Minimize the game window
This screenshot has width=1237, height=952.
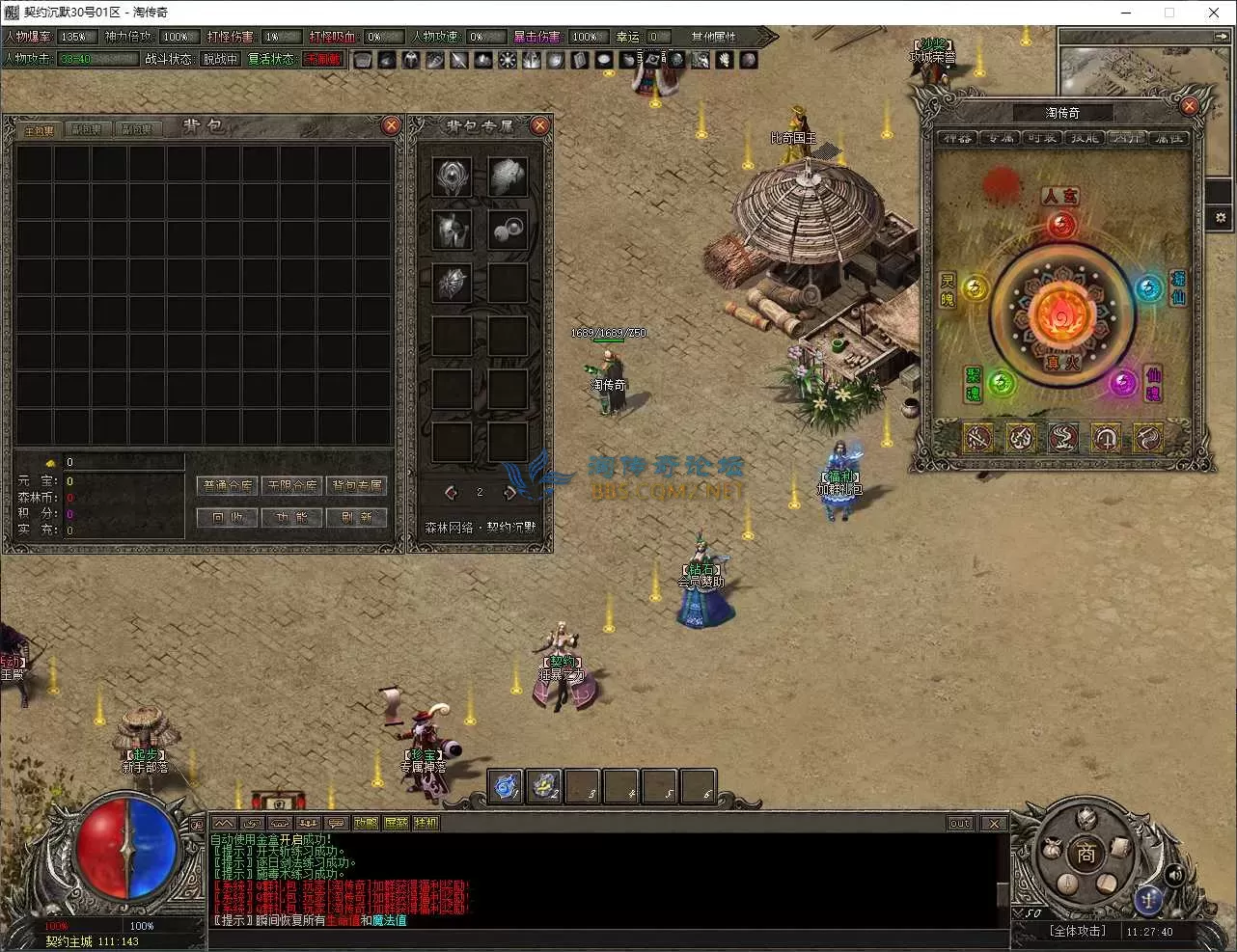pos(1126,13)
